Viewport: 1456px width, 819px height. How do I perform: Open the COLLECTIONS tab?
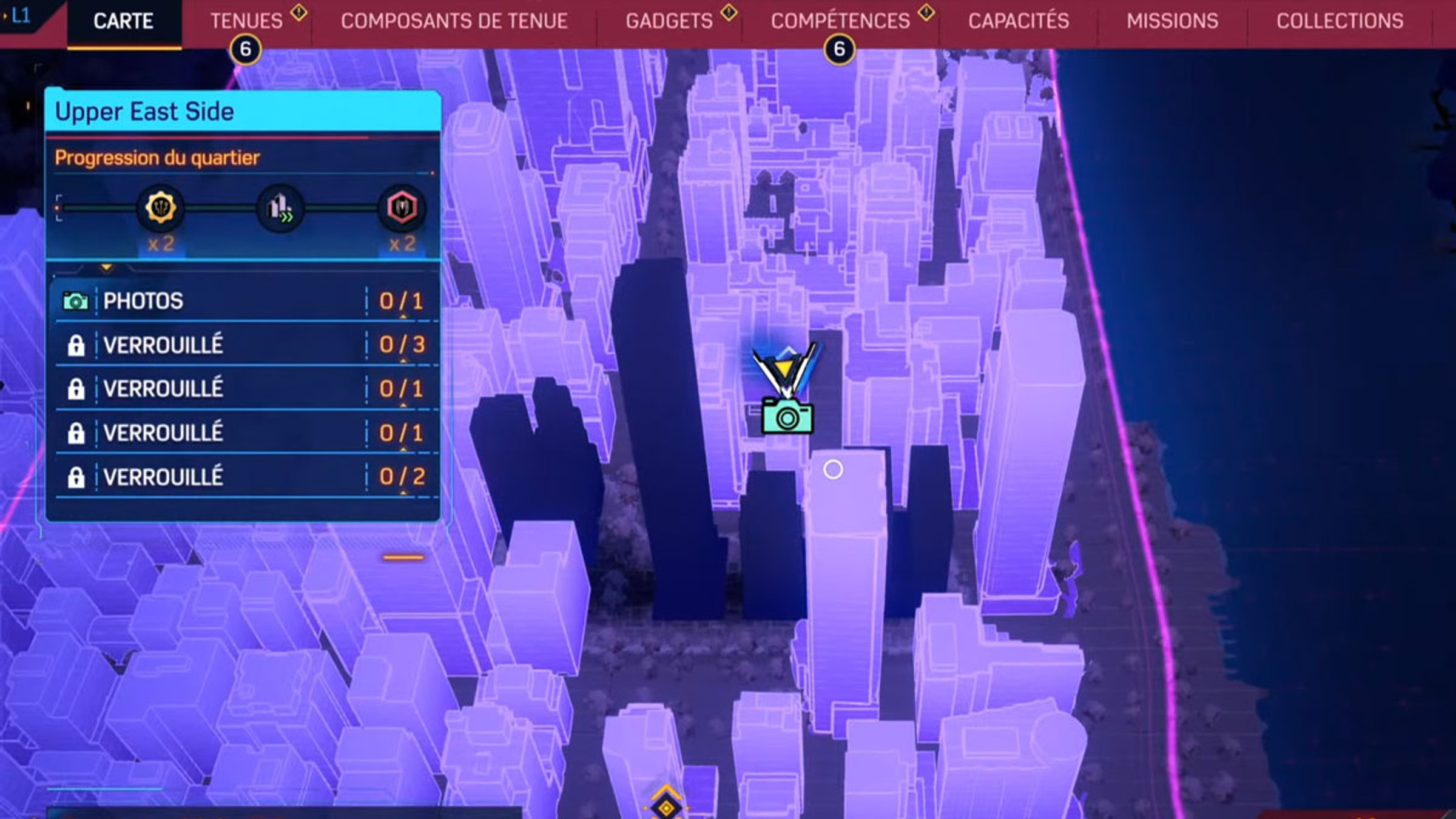click(x=1340, y=22)
